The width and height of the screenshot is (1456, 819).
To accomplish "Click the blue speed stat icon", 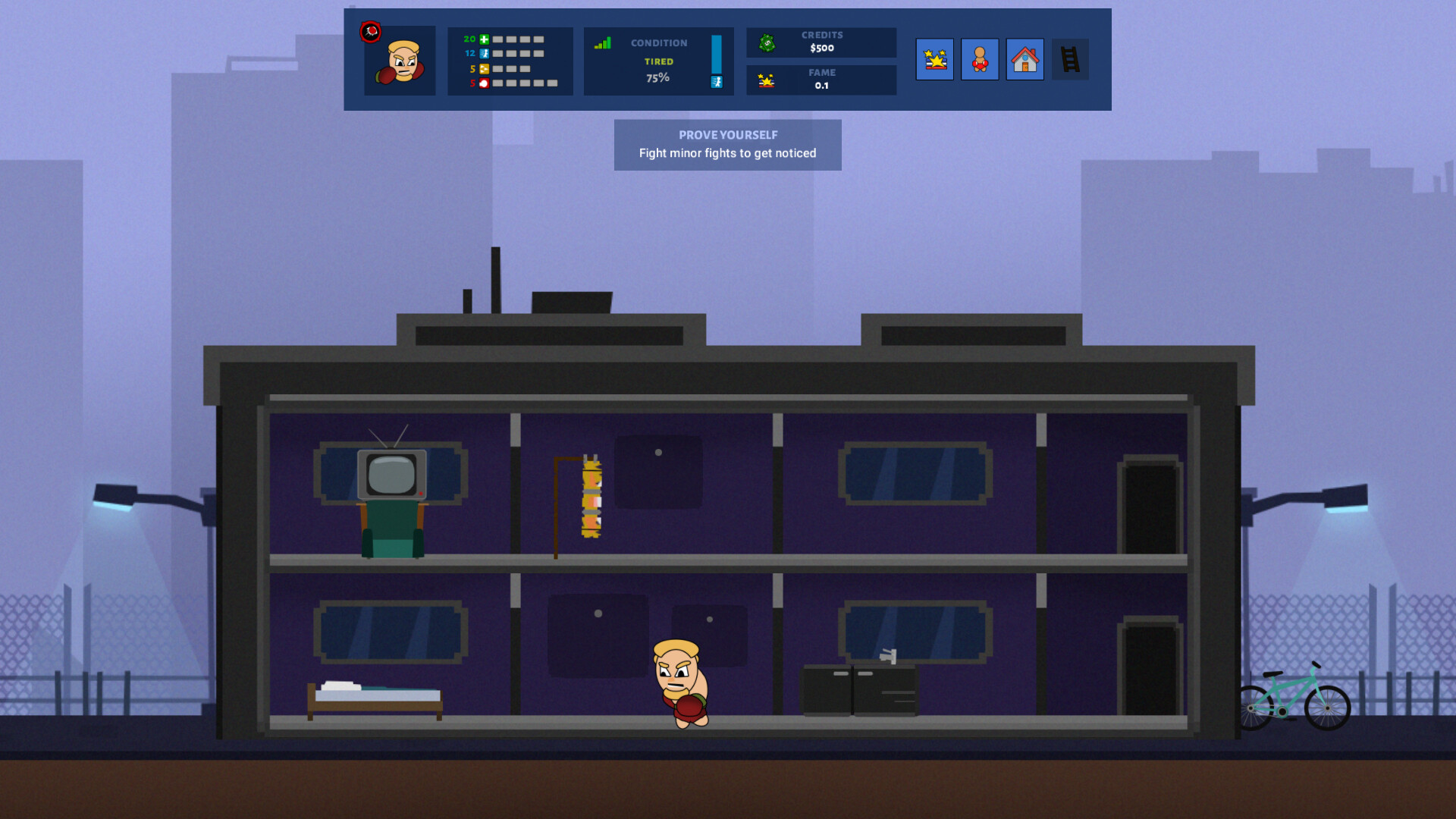I will [484, 53].
